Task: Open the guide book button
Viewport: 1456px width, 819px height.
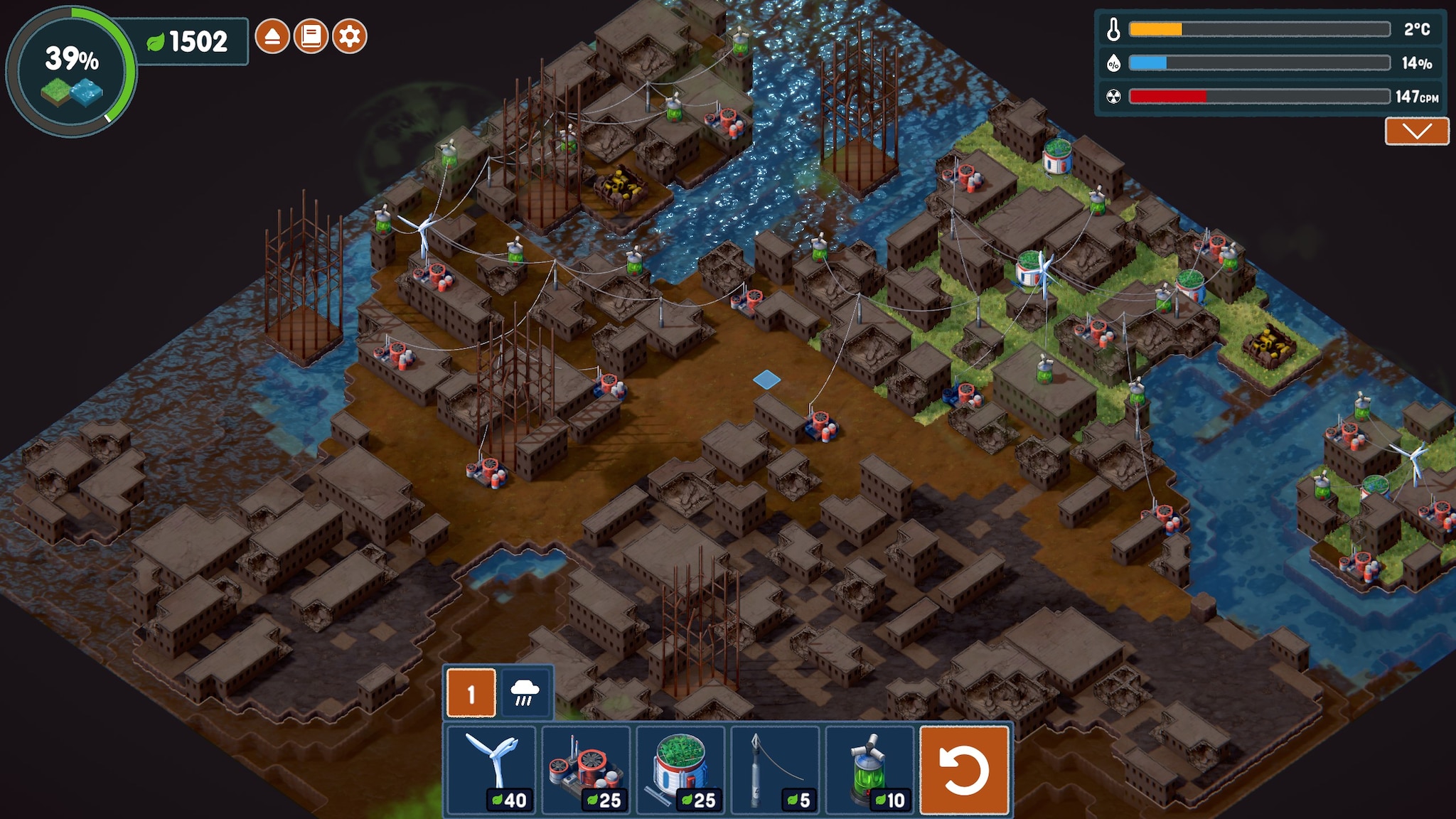Action: point(311,36)
